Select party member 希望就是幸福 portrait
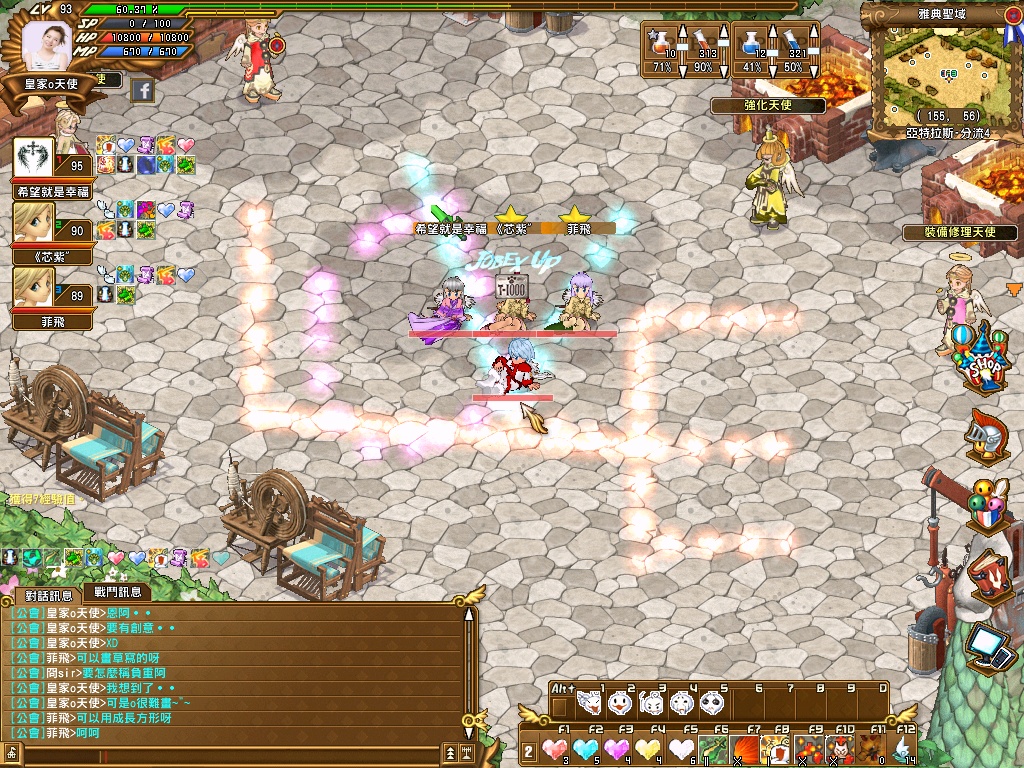 [x=34, y=160]
